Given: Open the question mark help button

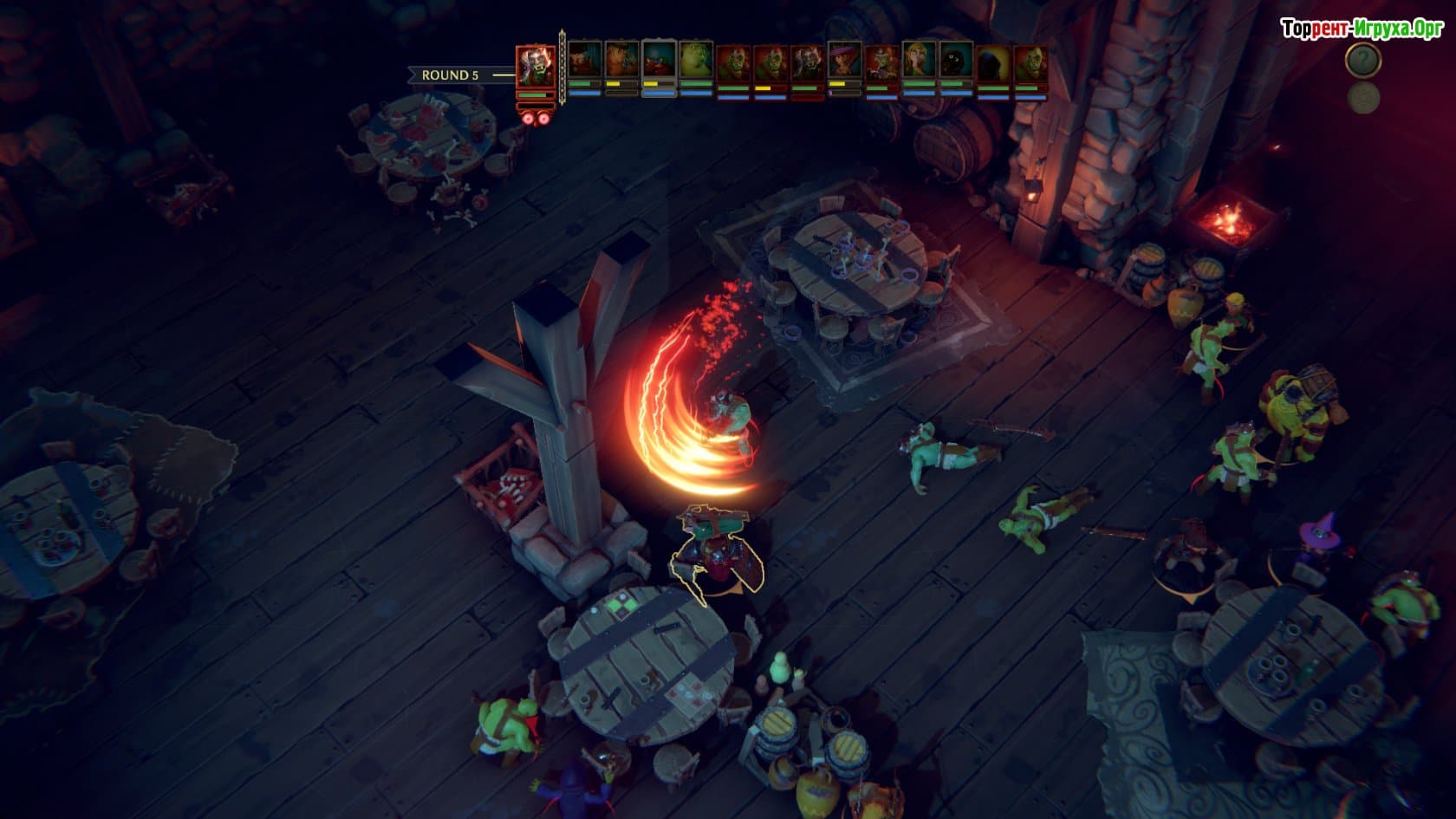Looking at the screenshot, I should (1362, 60).
